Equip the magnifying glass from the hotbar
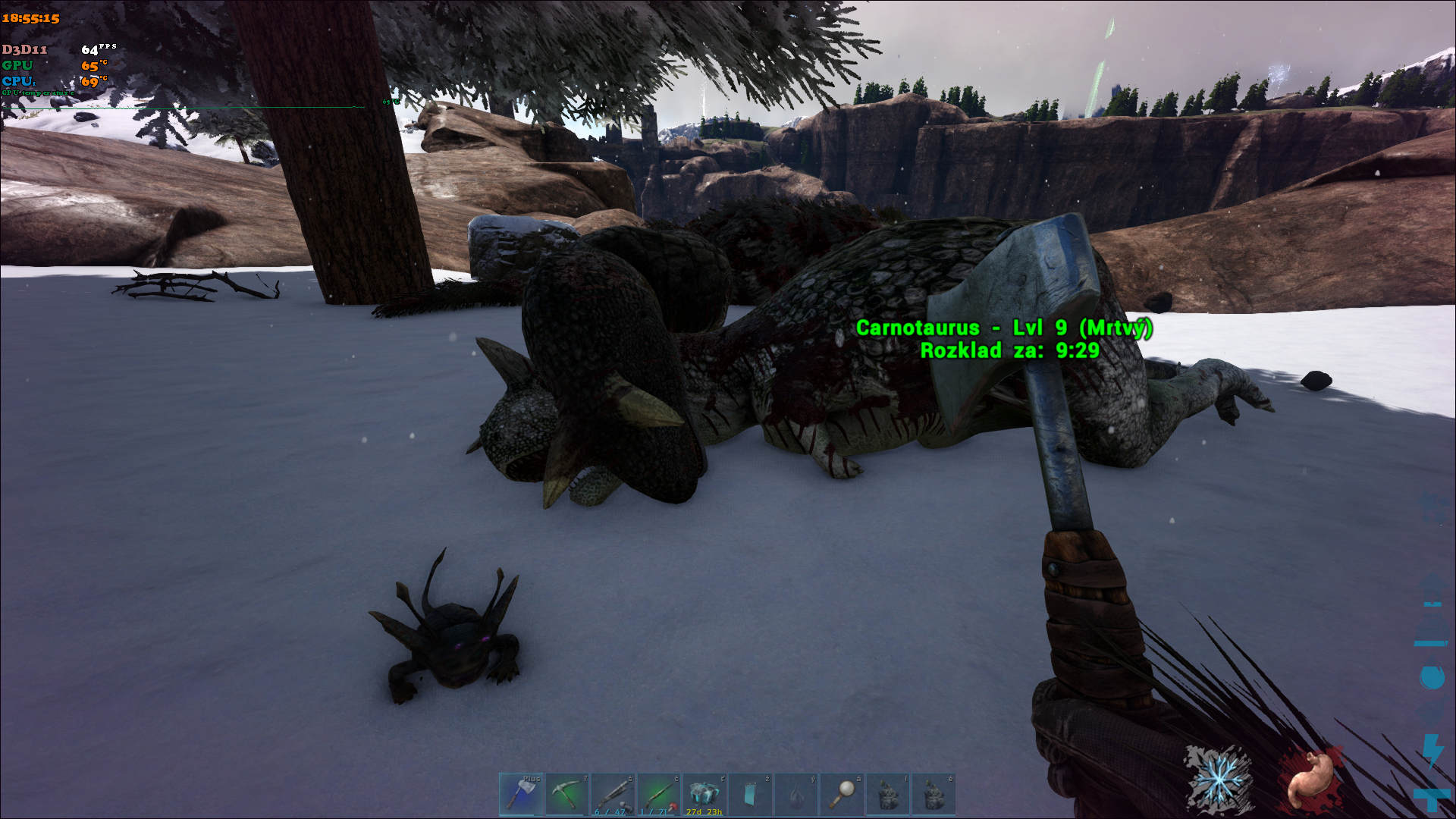 (x=842, y=794)
